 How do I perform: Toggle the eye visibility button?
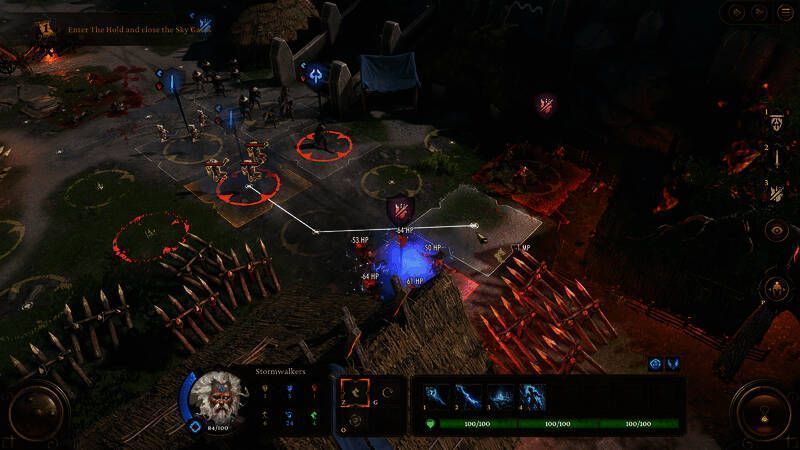(776, 230)
